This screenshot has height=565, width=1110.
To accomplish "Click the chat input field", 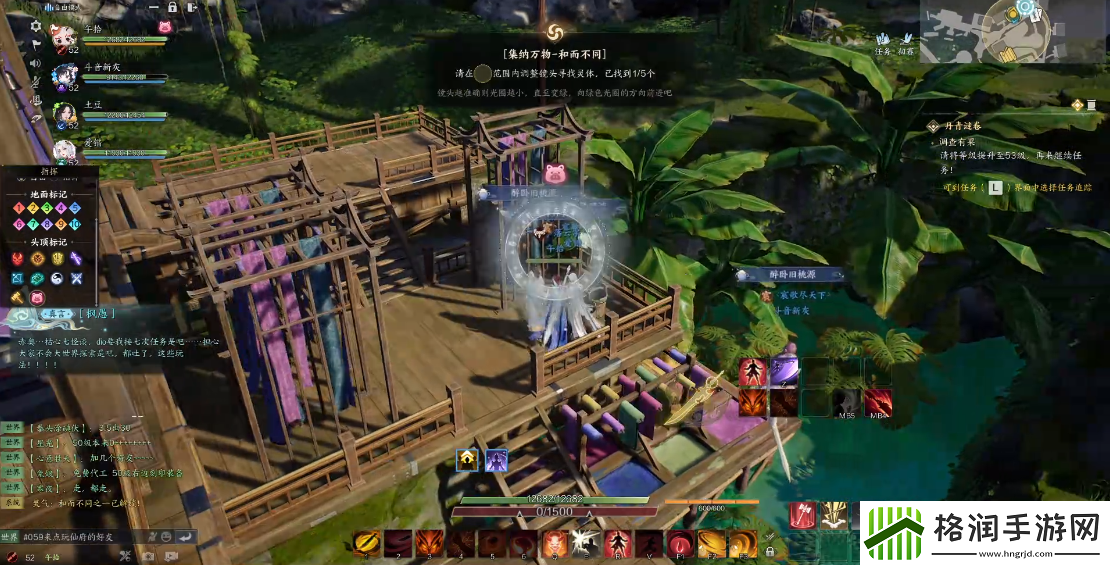I will click(80, 536).
